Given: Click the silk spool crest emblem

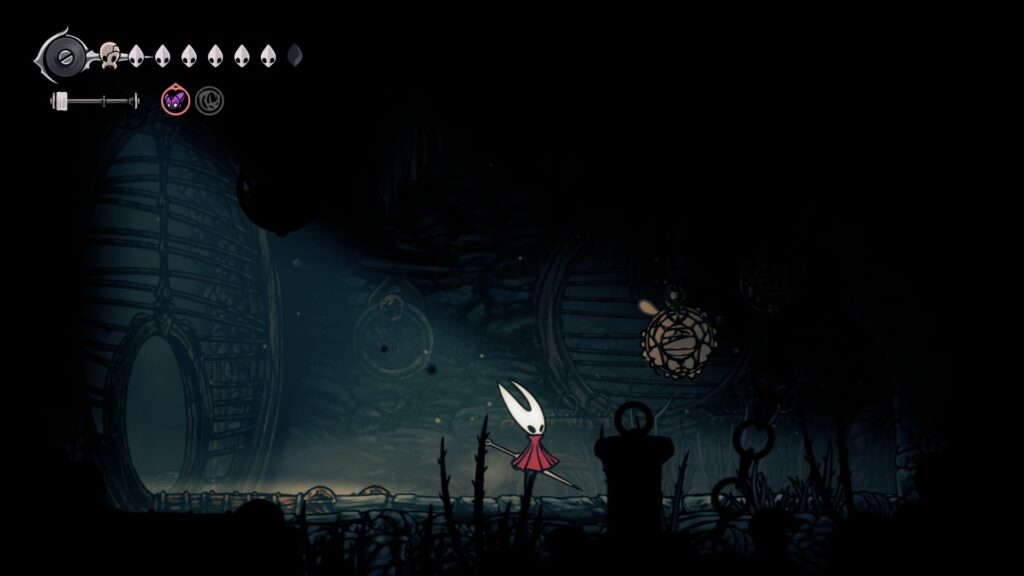Looking at the screenshot, I should pos(68,55).
